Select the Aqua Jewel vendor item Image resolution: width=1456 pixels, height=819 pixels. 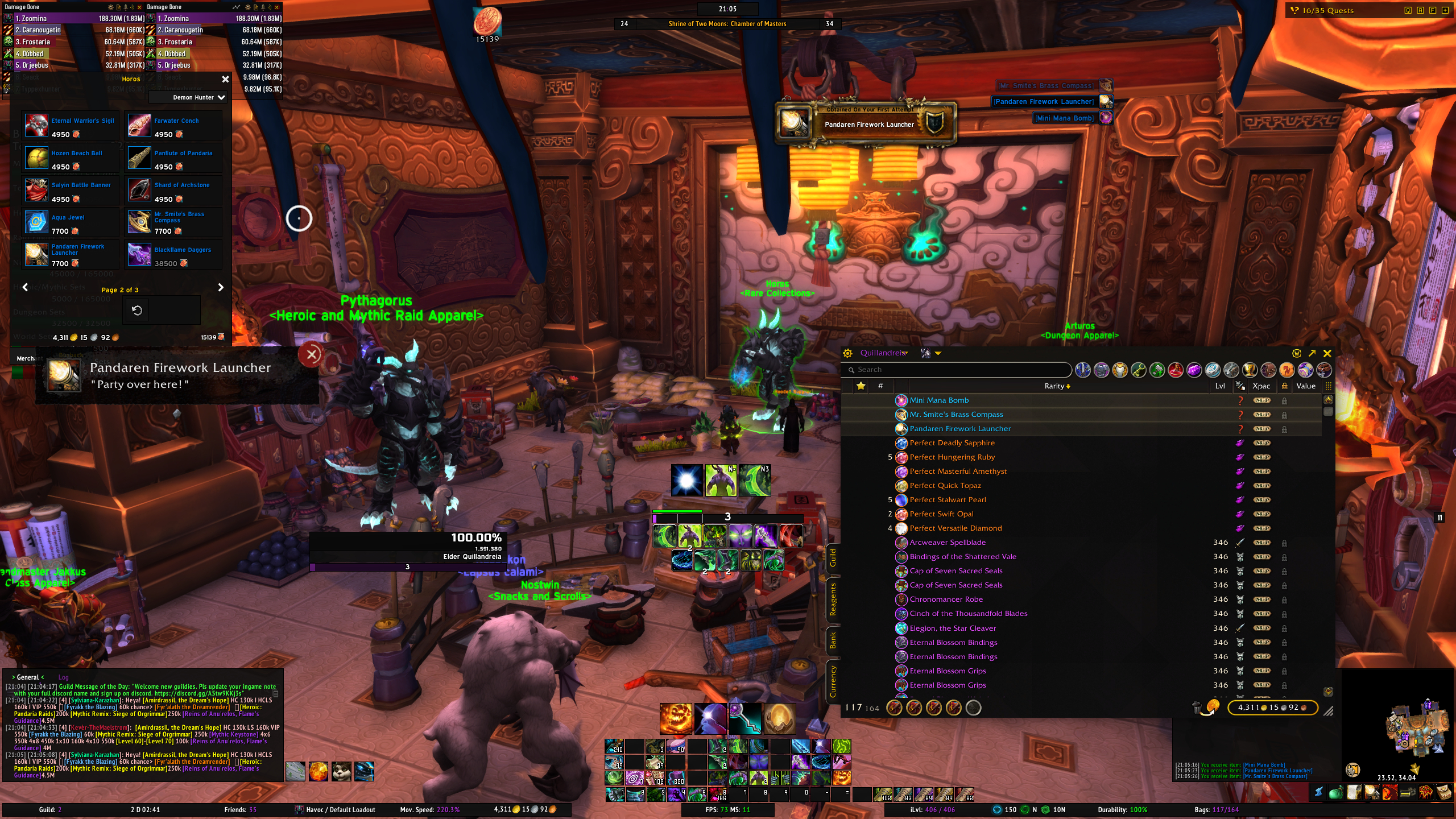click(x=36, y=222)
